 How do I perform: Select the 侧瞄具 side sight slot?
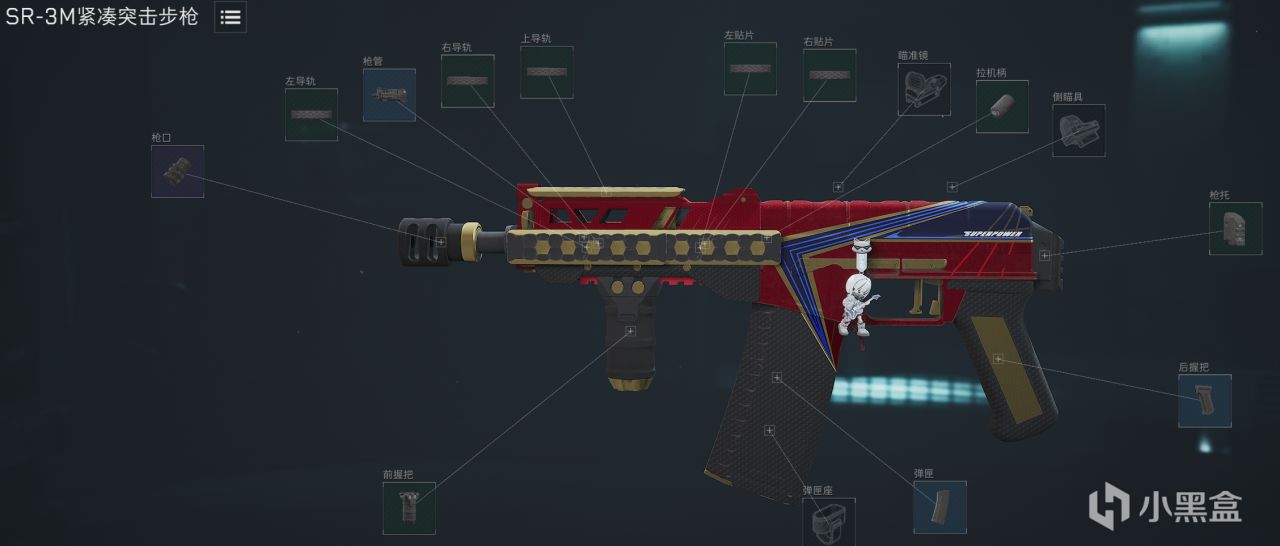(1078, 130)
